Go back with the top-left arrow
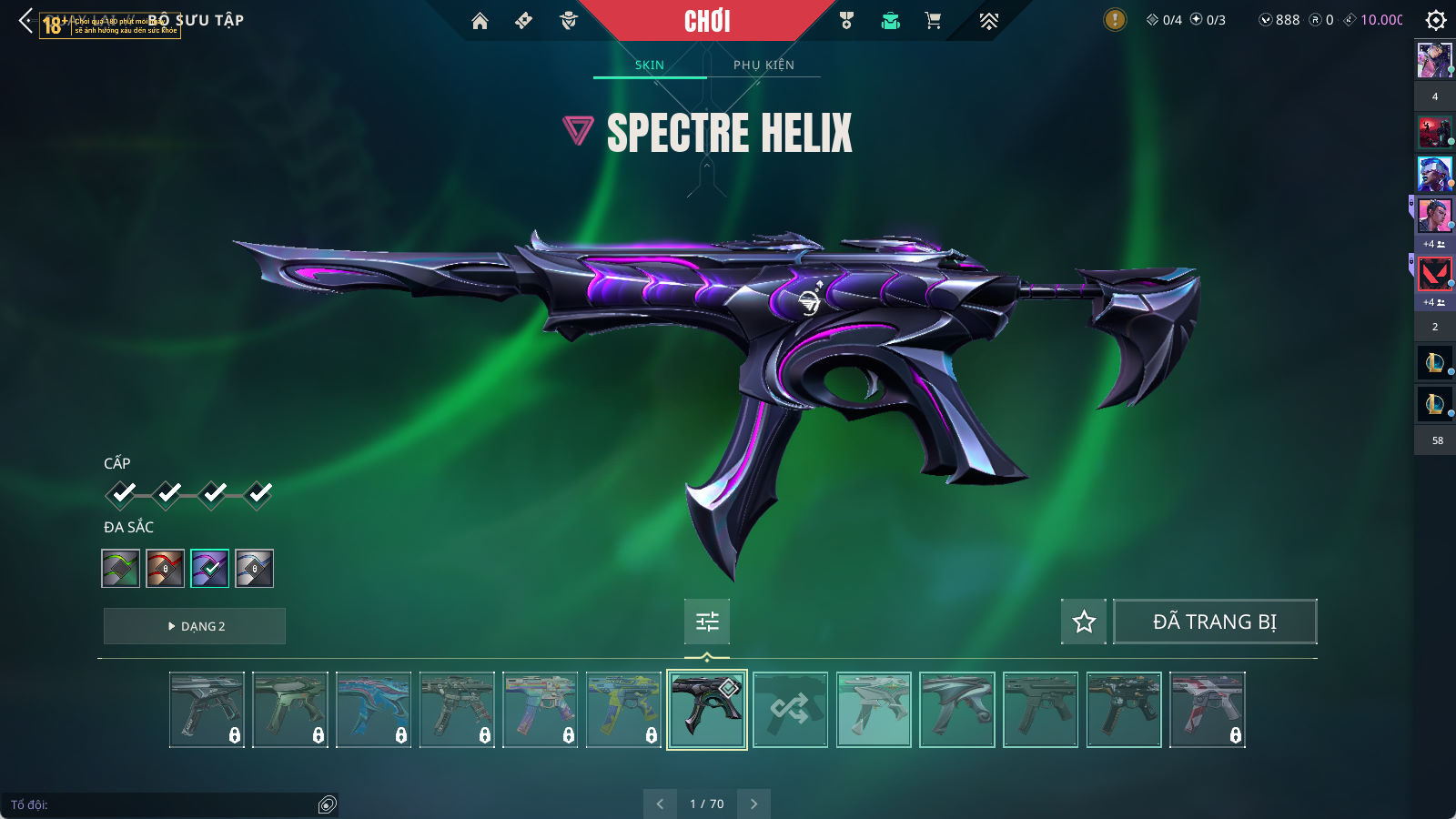 click(25, 20)
